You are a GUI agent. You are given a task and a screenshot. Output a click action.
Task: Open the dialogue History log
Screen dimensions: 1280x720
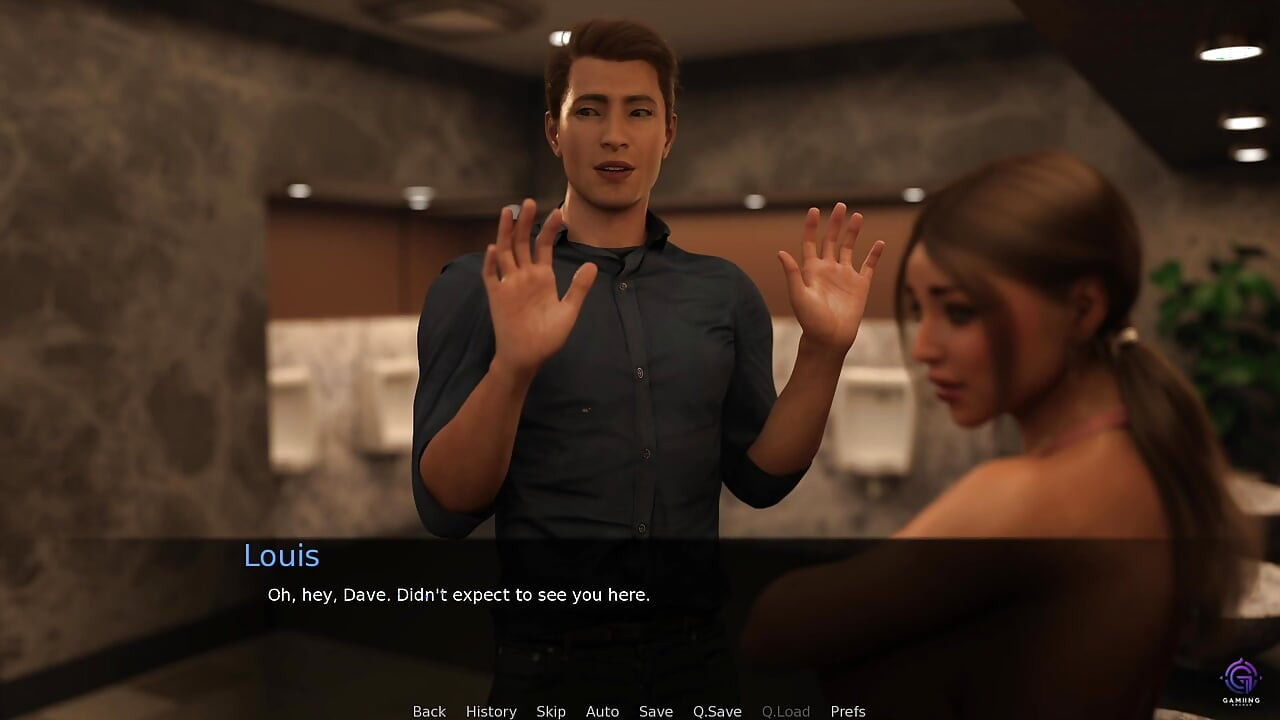491,711
